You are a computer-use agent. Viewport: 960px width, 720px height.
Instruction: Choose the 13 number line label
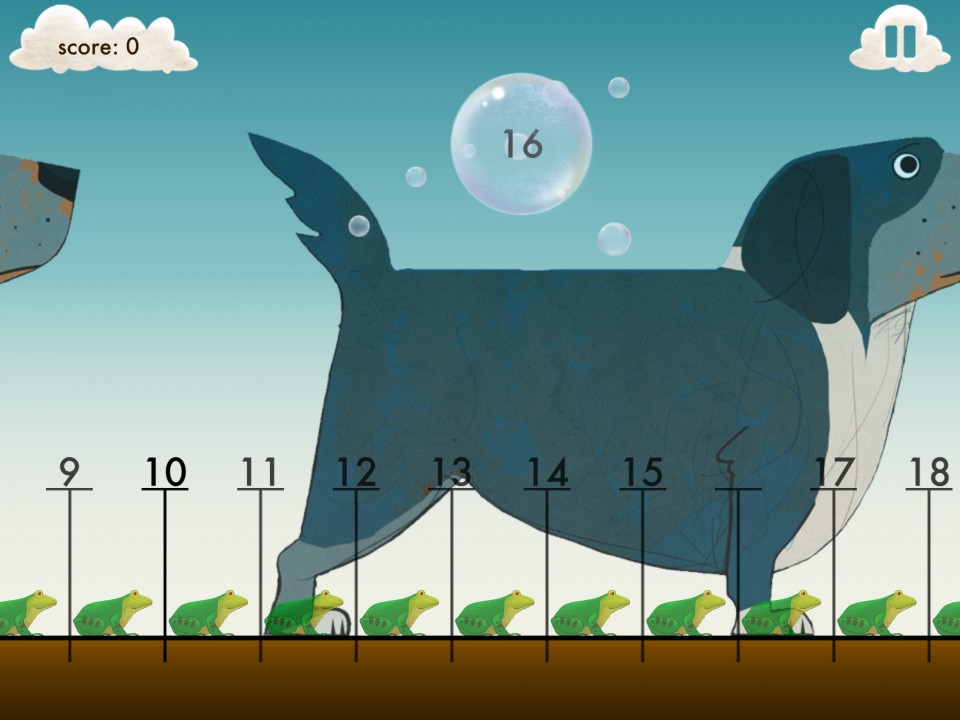tap(451, 472)
